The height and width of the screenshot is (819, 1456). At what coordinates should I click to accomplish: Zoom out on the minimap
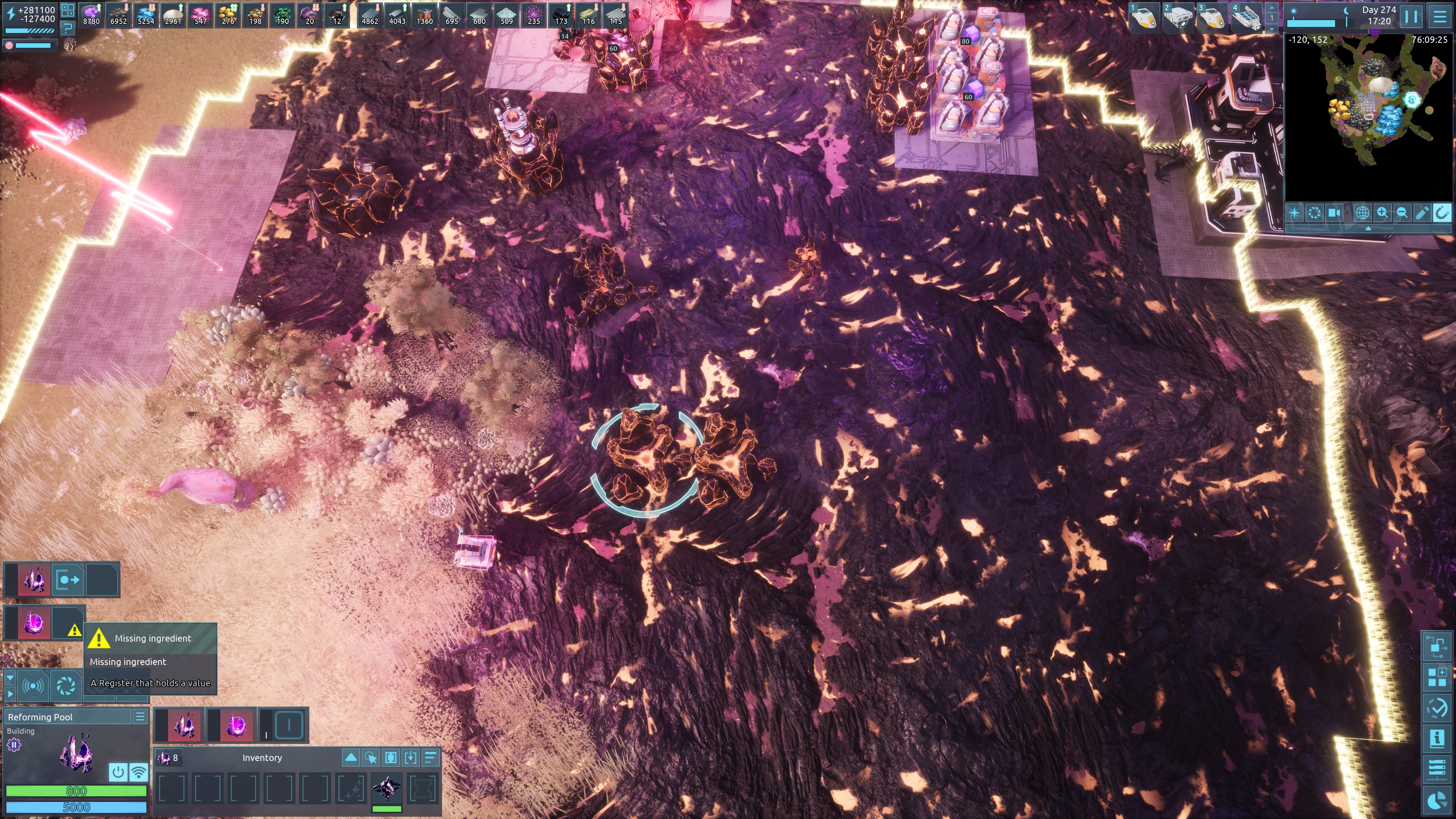click(x=1402, y=213)
